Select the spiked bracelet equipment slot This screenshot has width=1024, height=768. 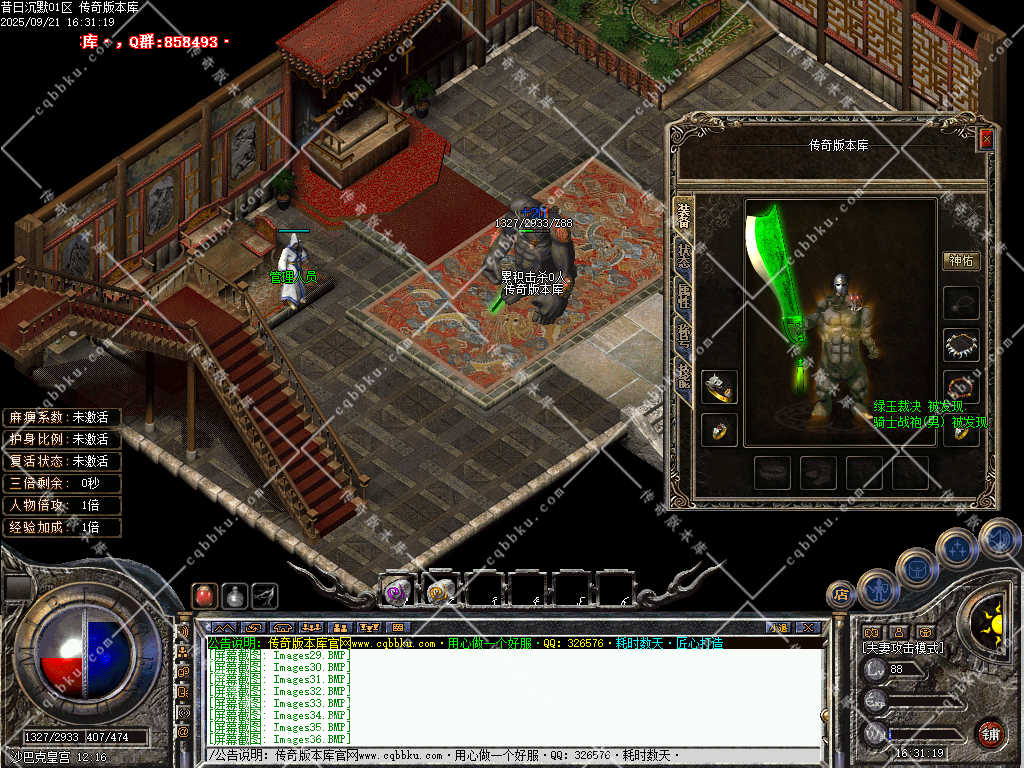(x=961, y=344)
